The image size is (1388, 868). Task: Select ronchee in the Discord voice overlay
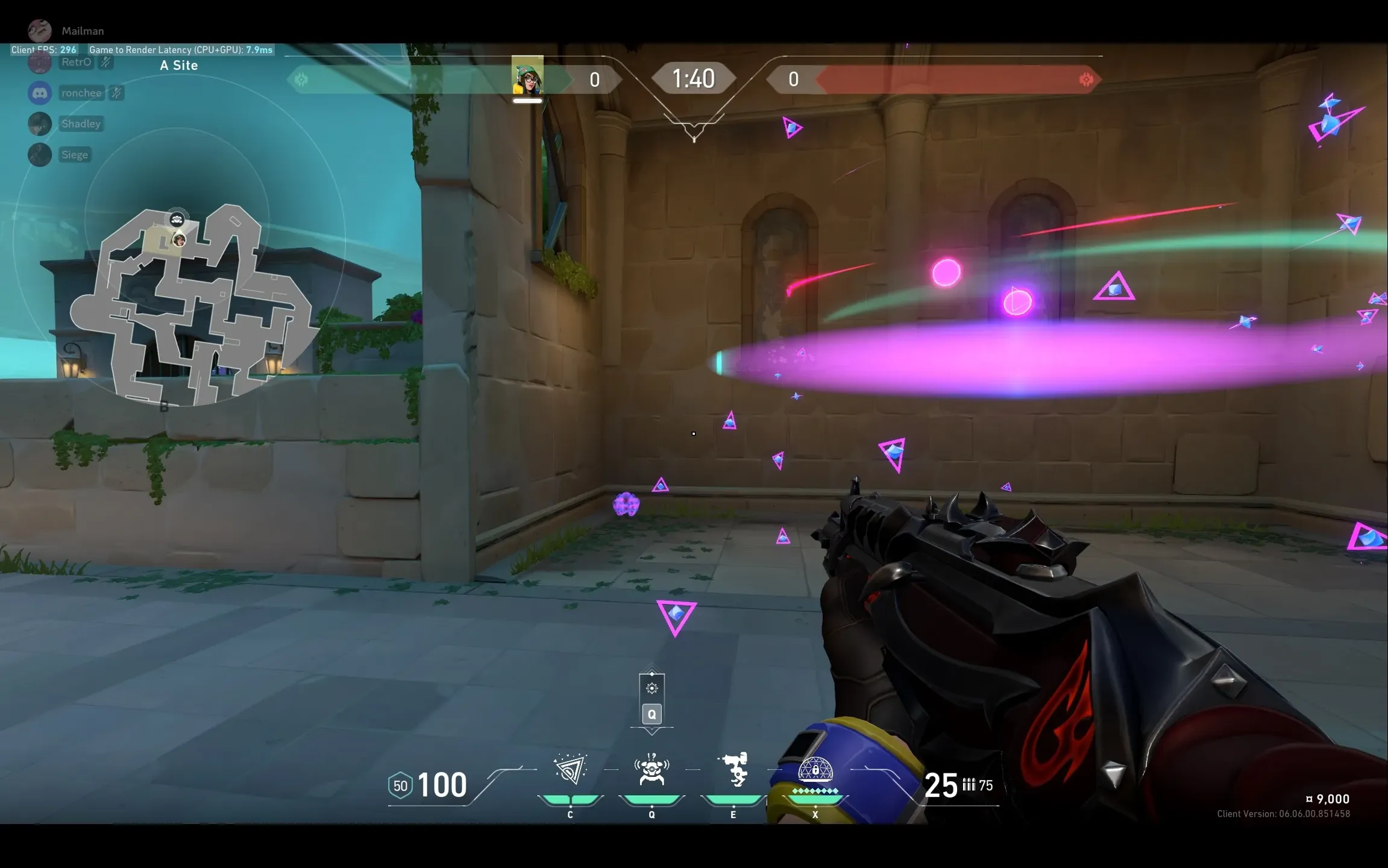pos(81,93)
